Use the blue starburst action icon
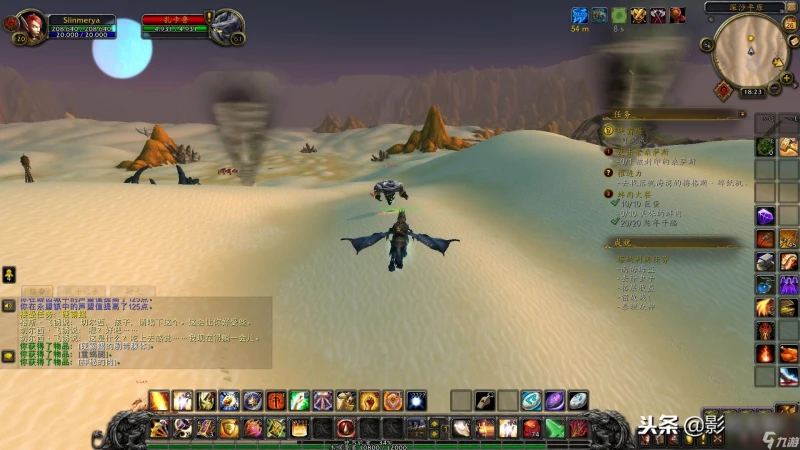 pyautogui.click(x=417, y=401)
